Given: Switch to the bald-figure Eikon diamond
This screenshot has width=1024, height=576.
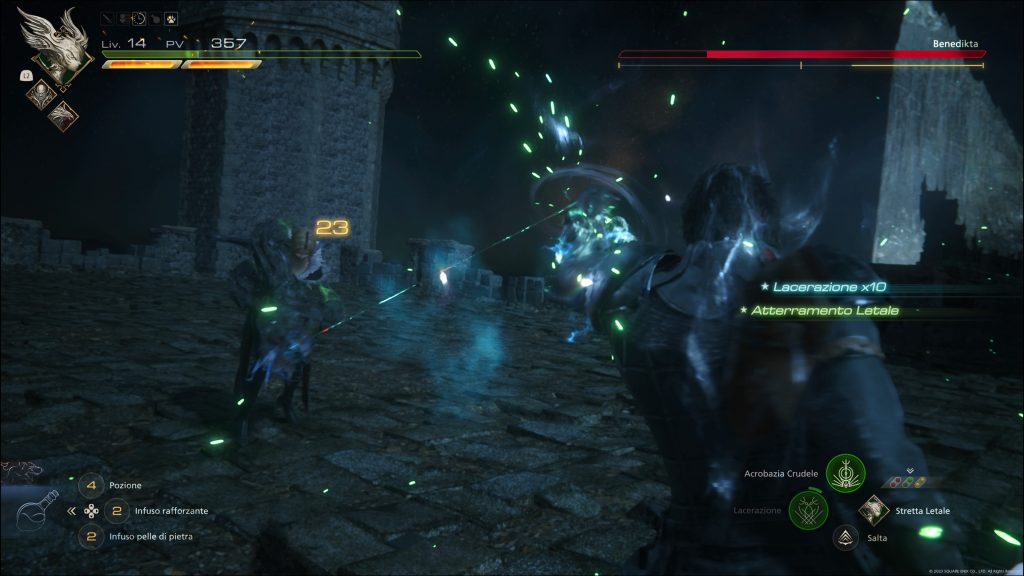Looking at the screenshot, I should tap(41, 94).
